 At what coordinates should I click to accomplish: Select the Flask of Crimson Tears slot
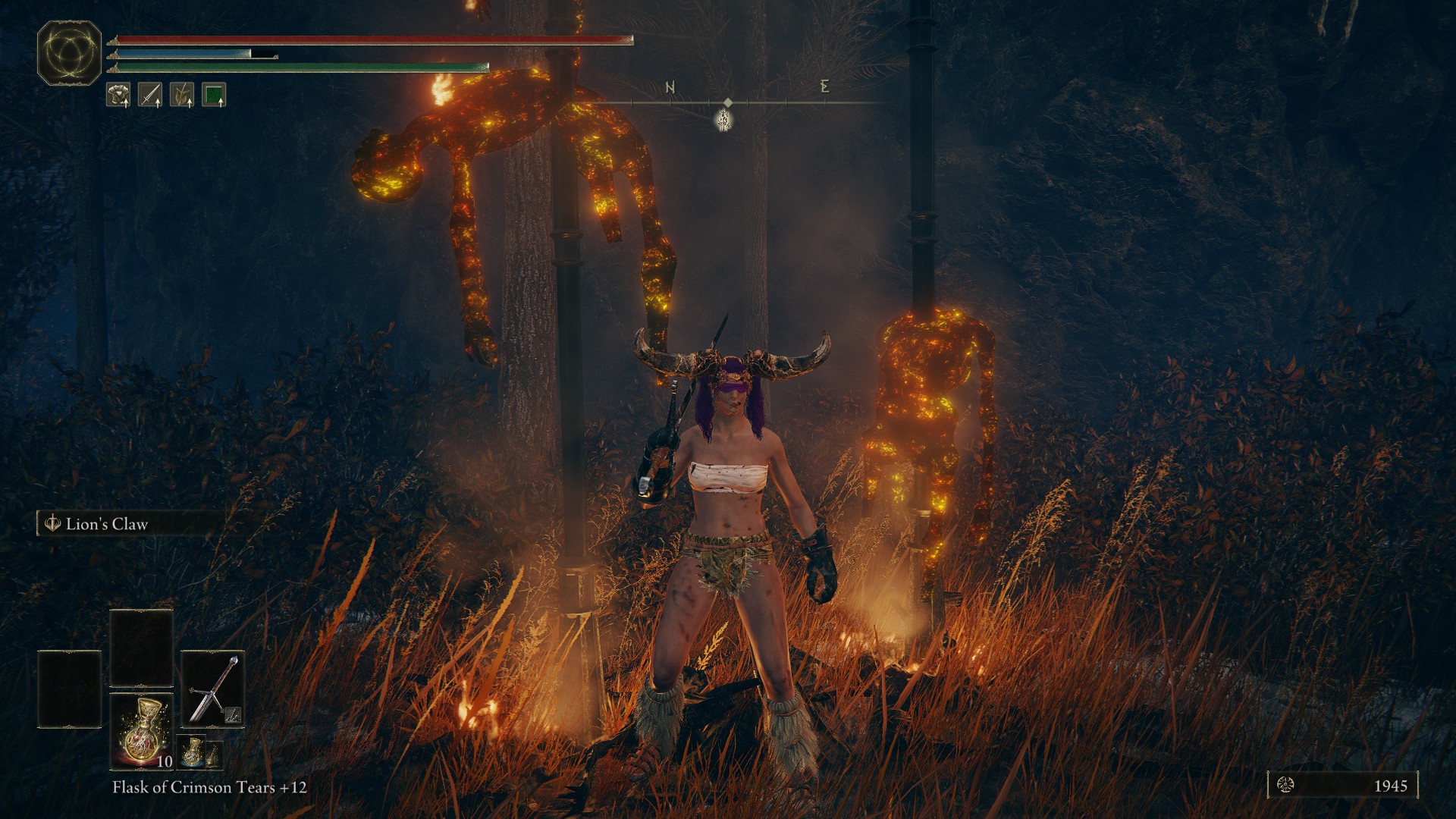click(142, 730)
